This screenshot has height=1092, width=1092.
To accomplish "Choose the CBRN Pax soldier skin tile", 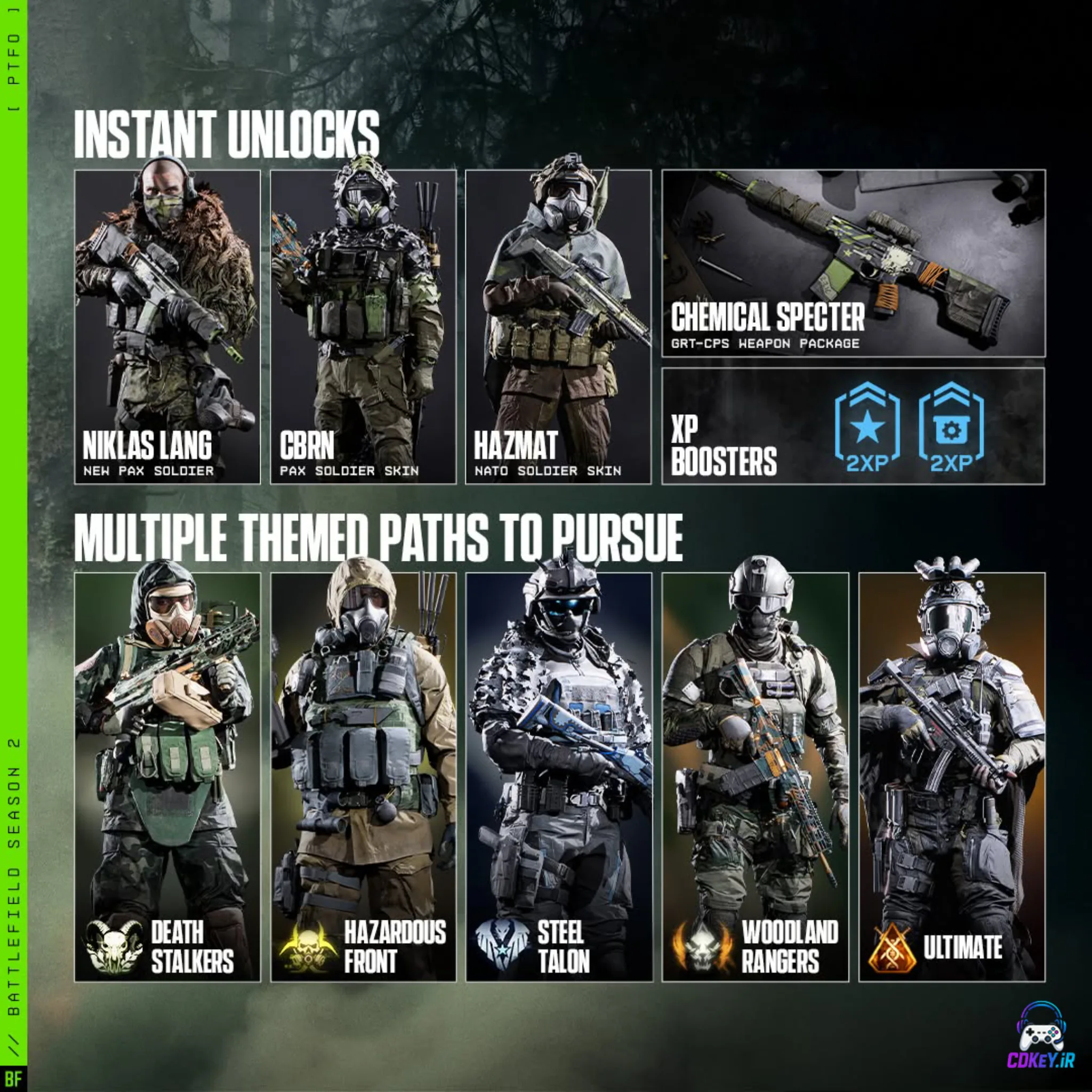I will (363, 327).
